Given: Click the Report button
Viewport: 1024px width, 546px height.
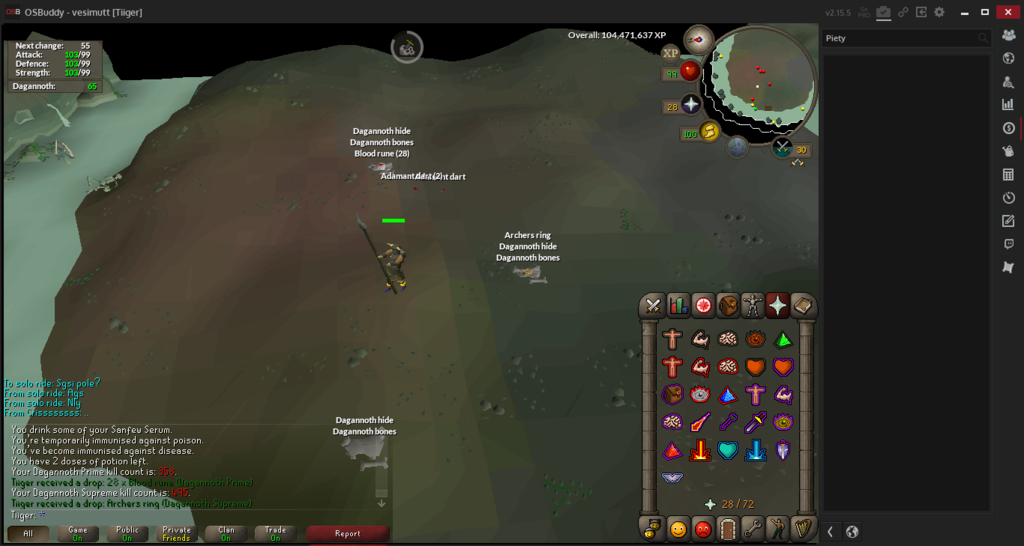Looking at the screenshot, I should (x=347, y=533).
